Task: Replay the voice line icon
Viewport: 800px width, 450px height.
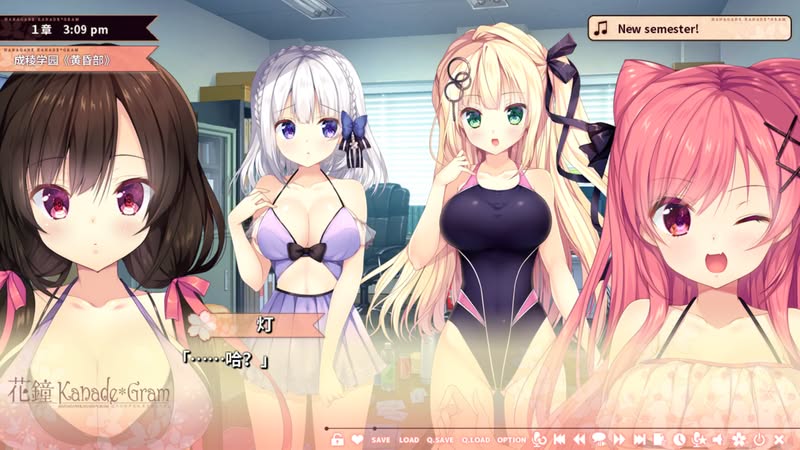Action: pos(539,439)
